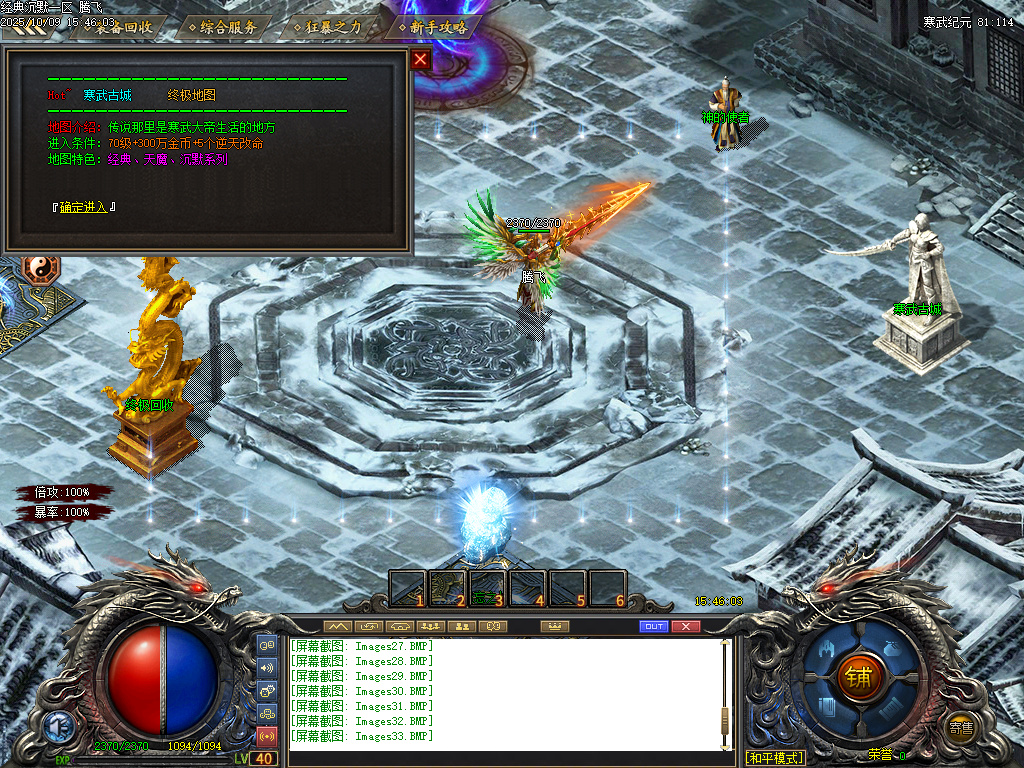Image resolution: width=1024 pixels, height=768 pixels.
Task: Open the 综合服务 services menu
Action: tap(227, 27)
